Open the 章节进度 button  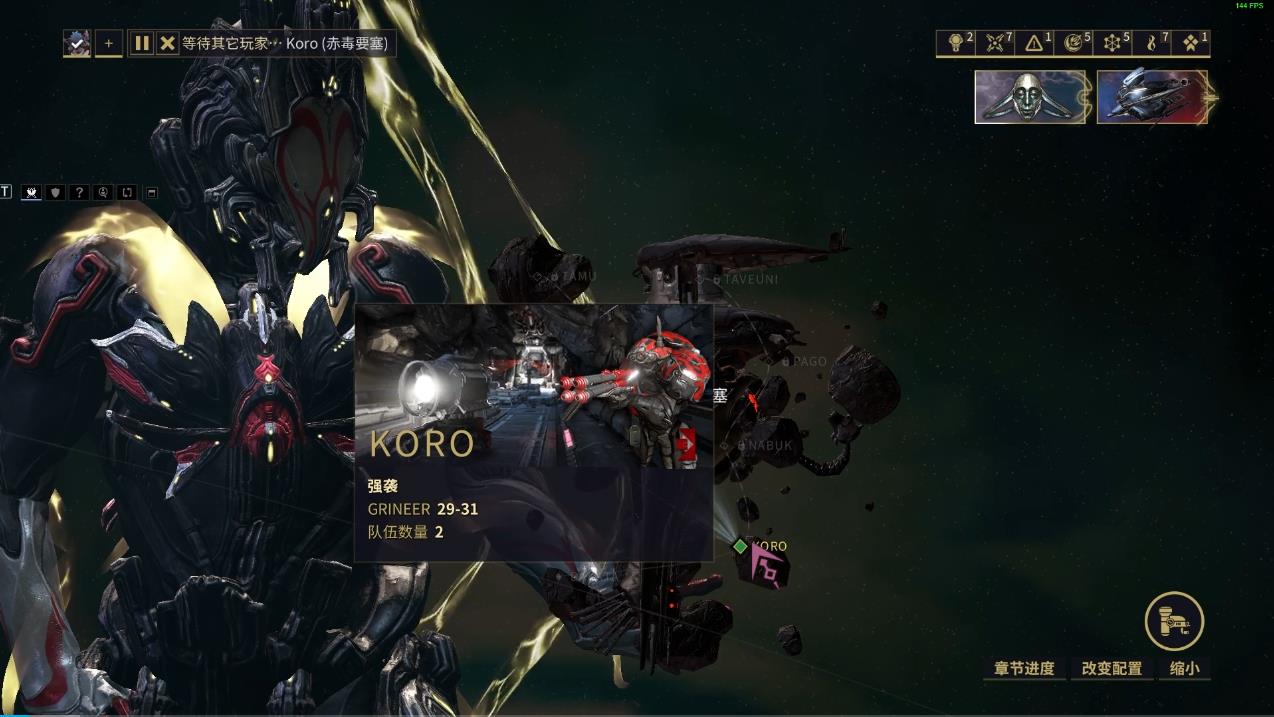point(1024,668)
